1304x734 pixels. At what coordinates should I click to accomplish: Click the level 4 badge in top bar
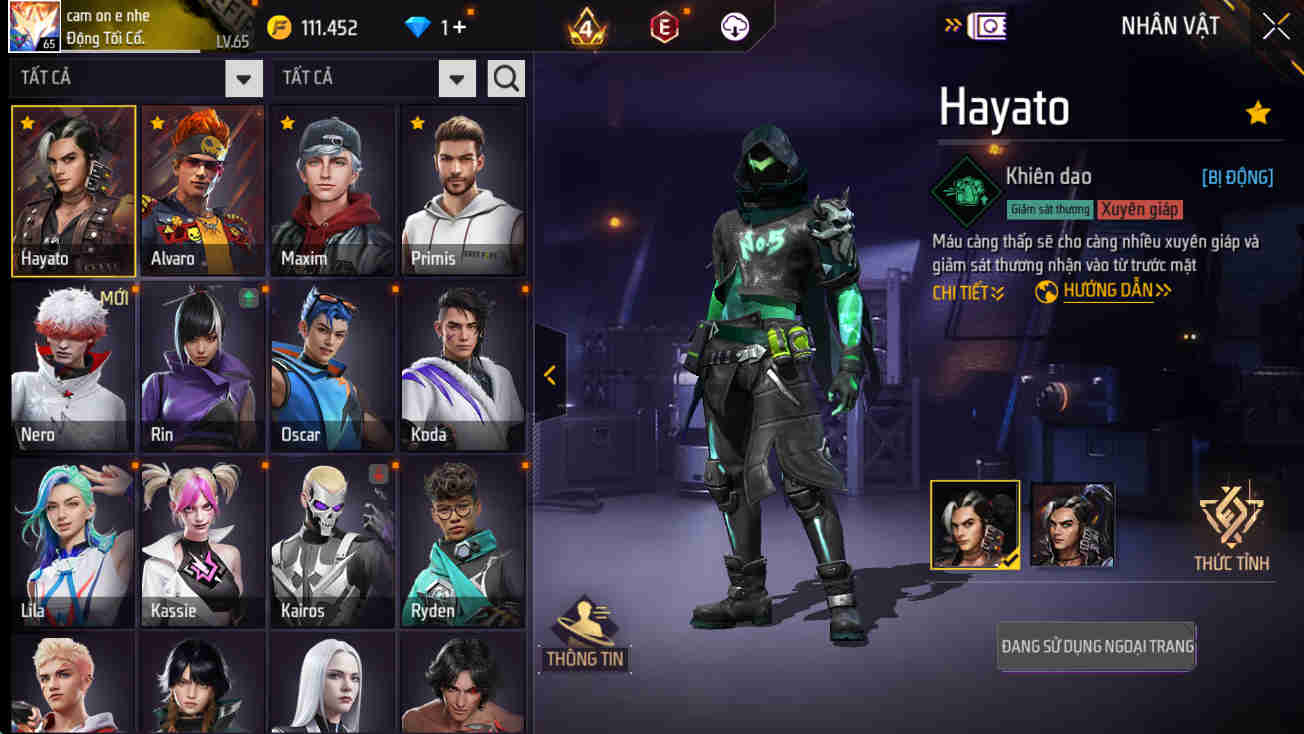pos(585,27)
